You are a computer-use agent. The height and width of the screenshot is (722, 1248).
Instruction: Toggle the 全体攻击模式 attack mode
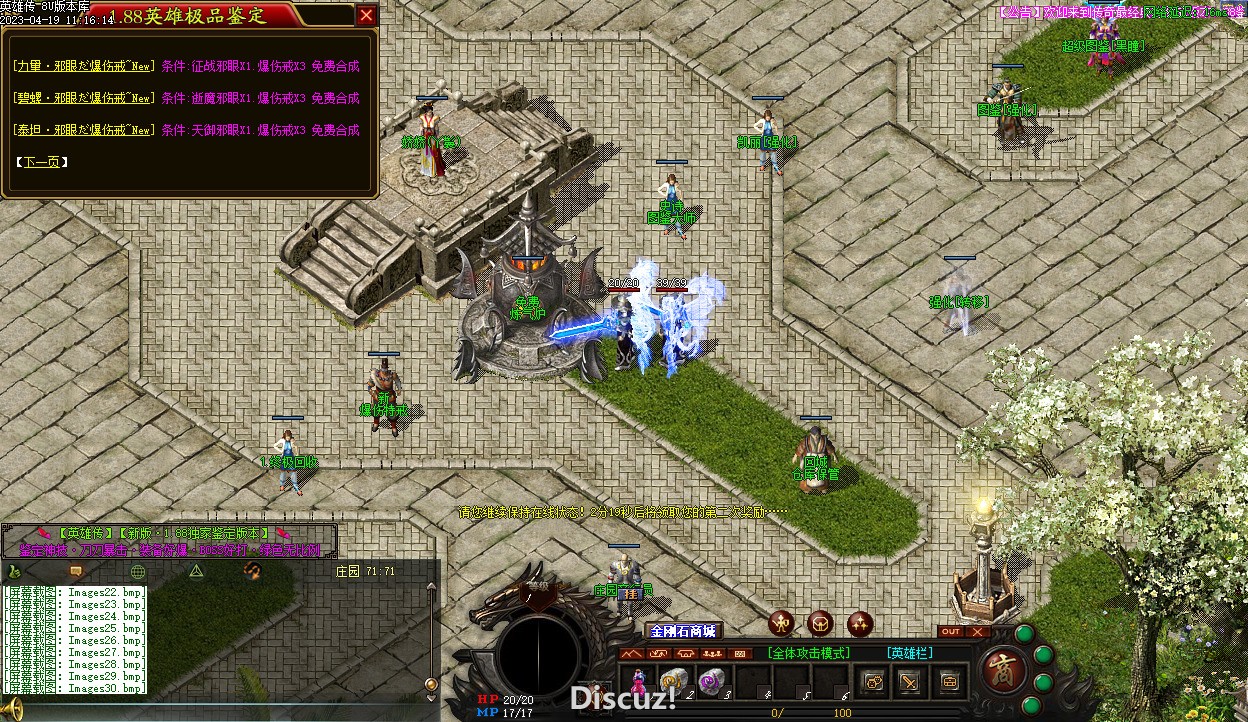809,653
